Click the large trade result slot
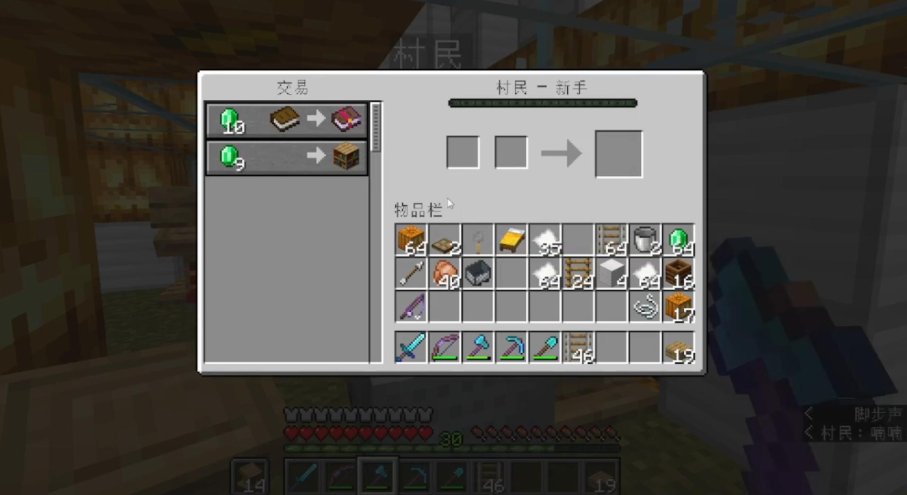This screenshot has height=495, width=907. (618, 153)
